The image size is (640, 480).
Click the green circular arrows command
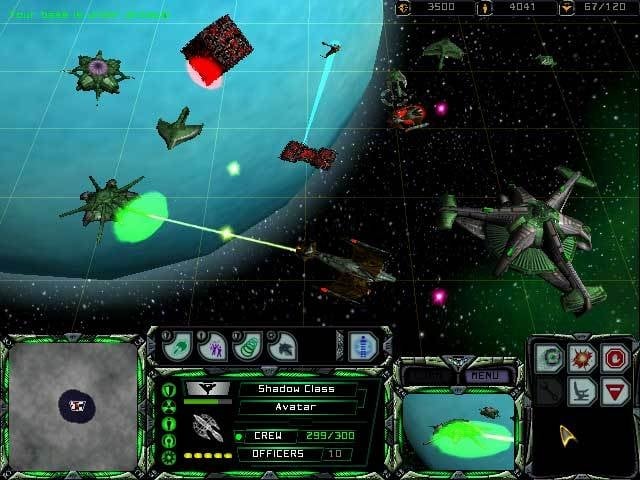pyautogui.click(x=547, y=356)
